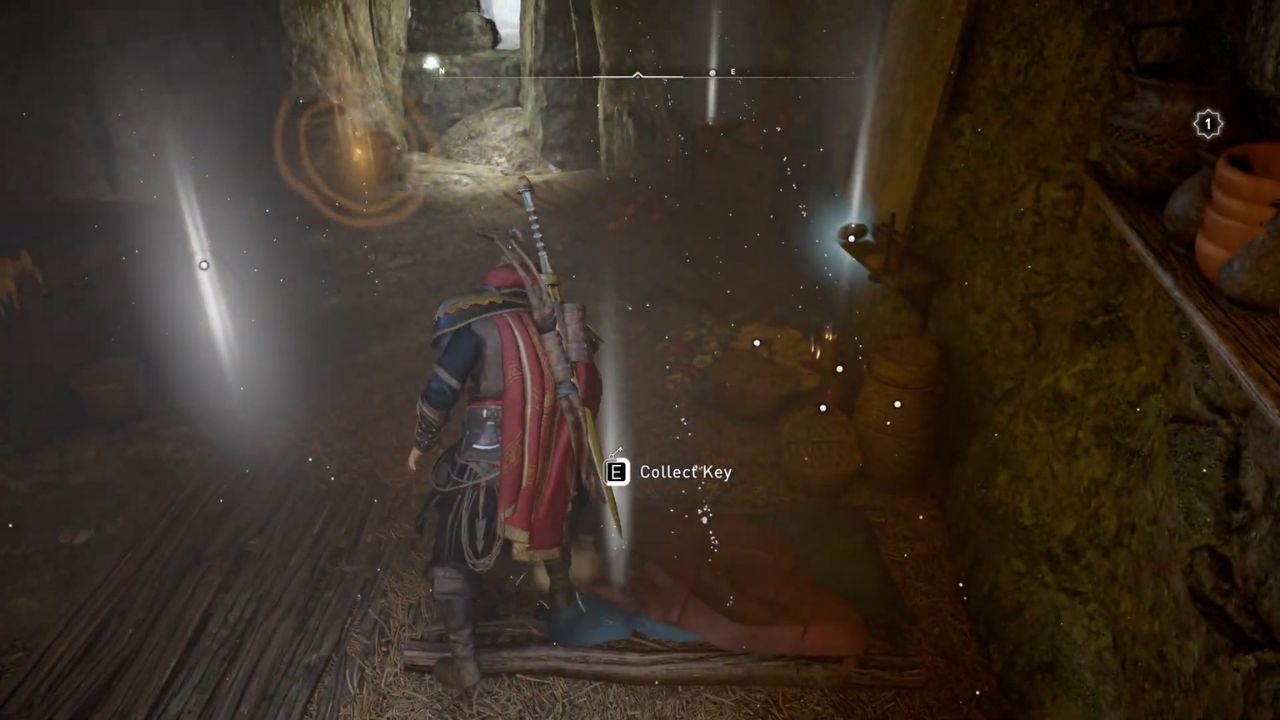Click the N marker on the compass

coord(441,72)
